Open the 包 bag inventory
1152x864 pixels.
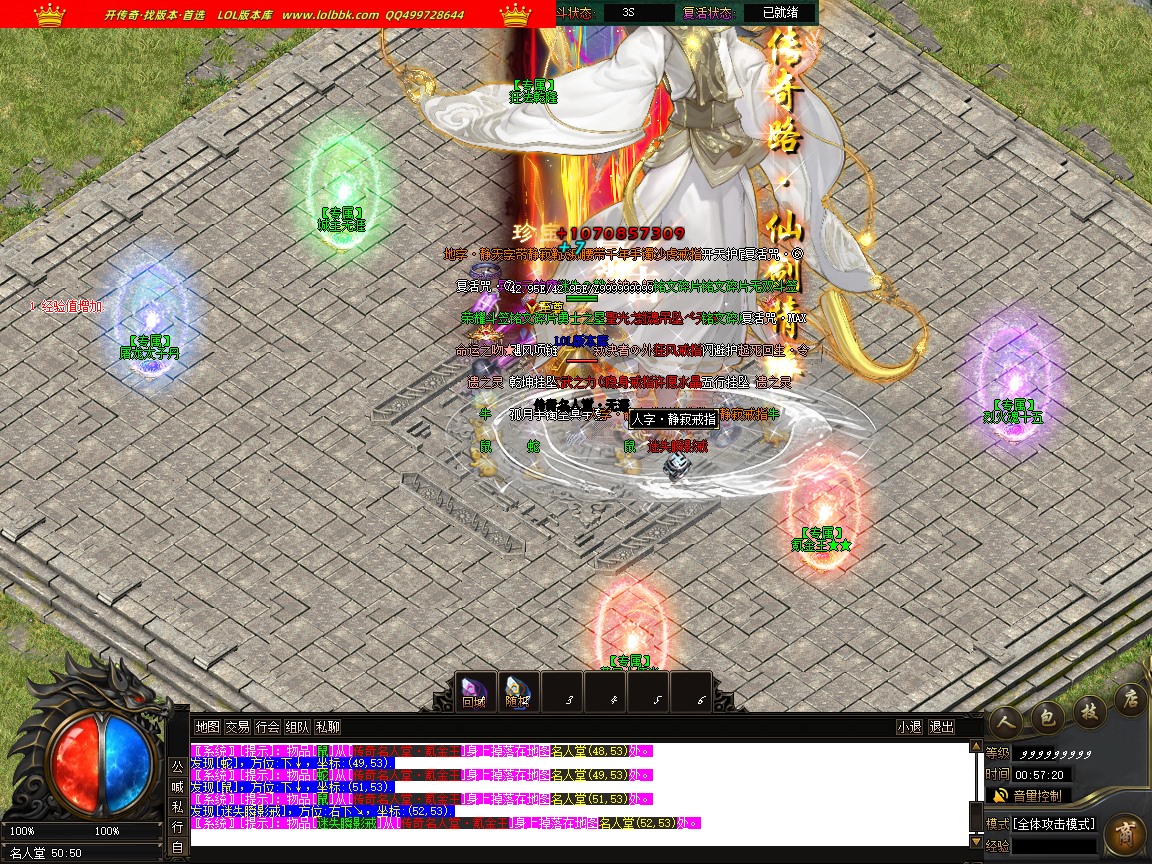1048,714
